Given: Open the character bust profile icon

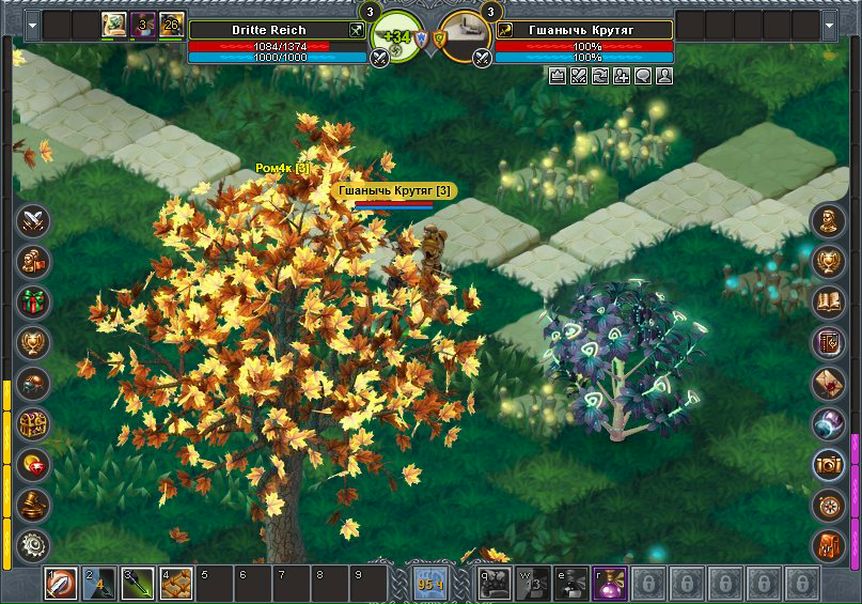Looking at the screenshot, I should [x=828, y=220].
